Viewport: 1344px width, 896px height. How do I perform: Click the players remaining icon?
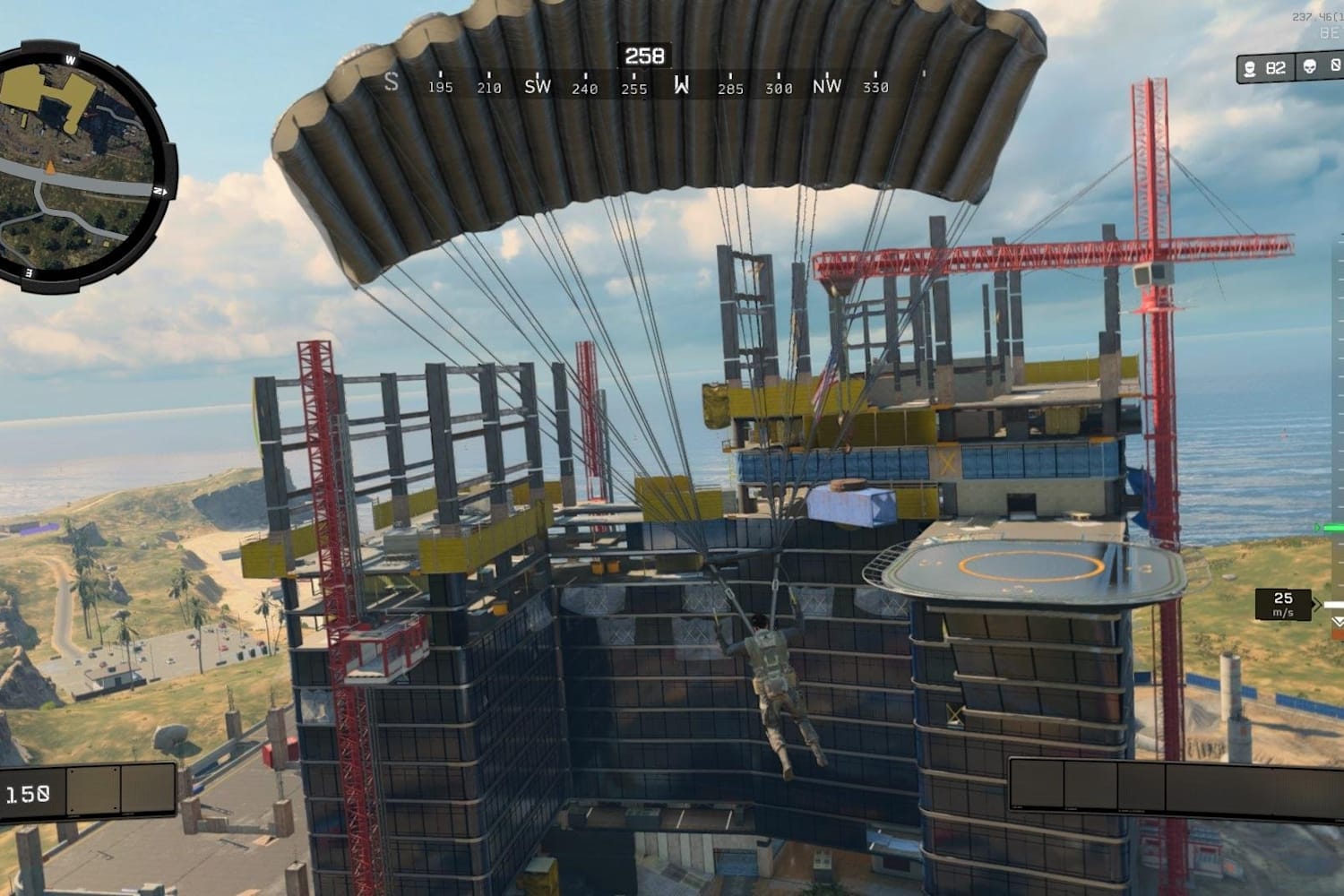pos(1250,68)
